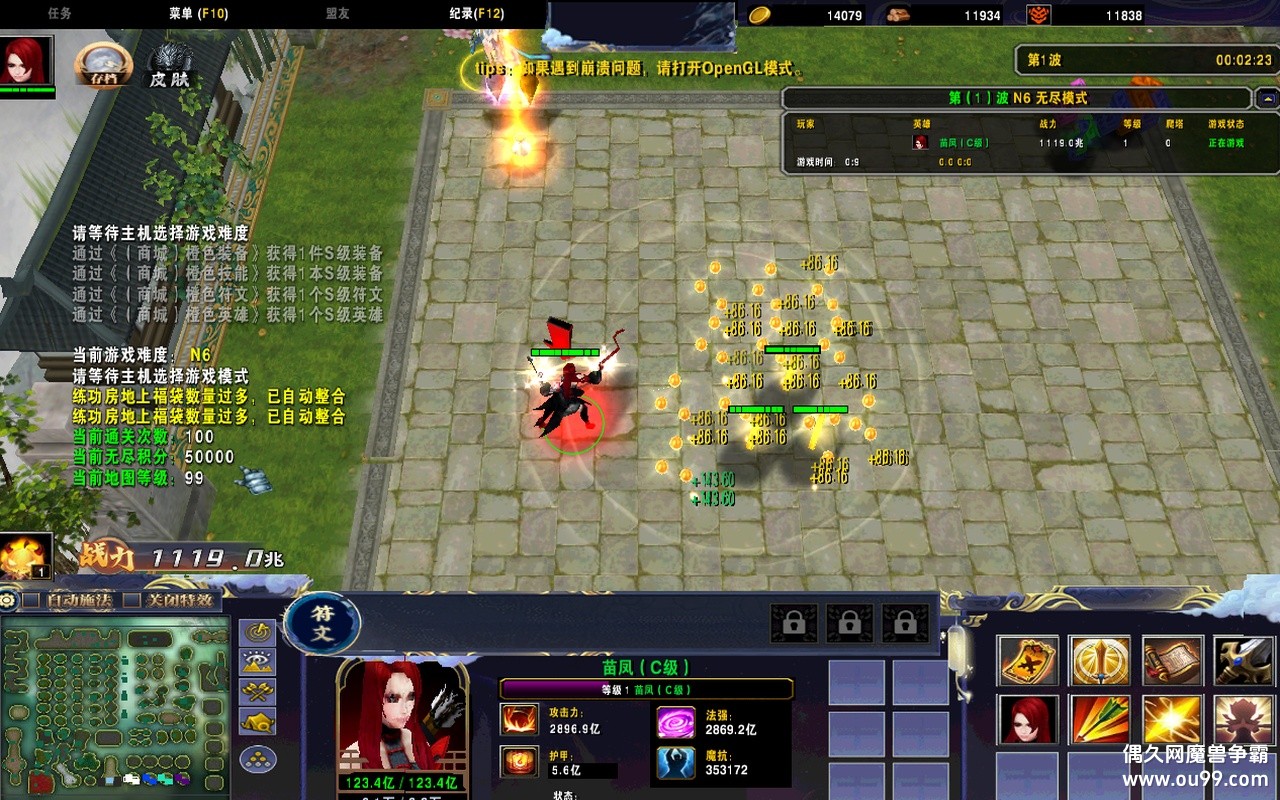Toggle the minimap terrain eye button
Viewport: 1280px width, 800px height.
tap(258, 661)
